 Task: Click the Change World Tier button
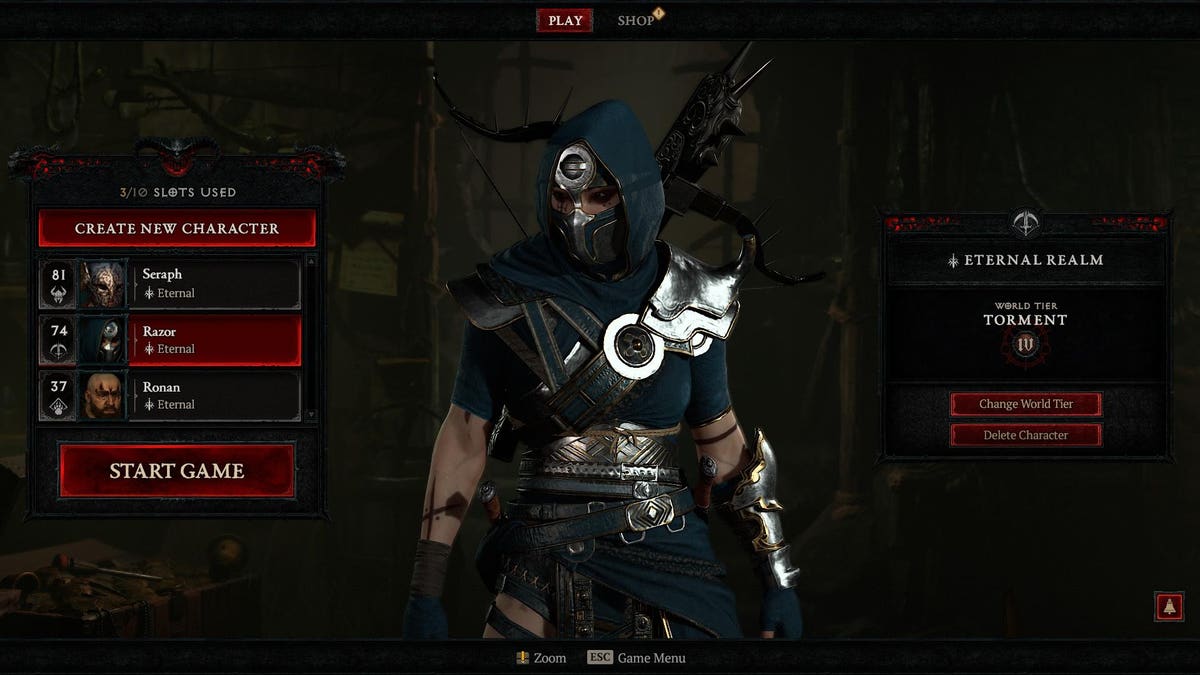pyautogui.click(x=1026, y=404)
